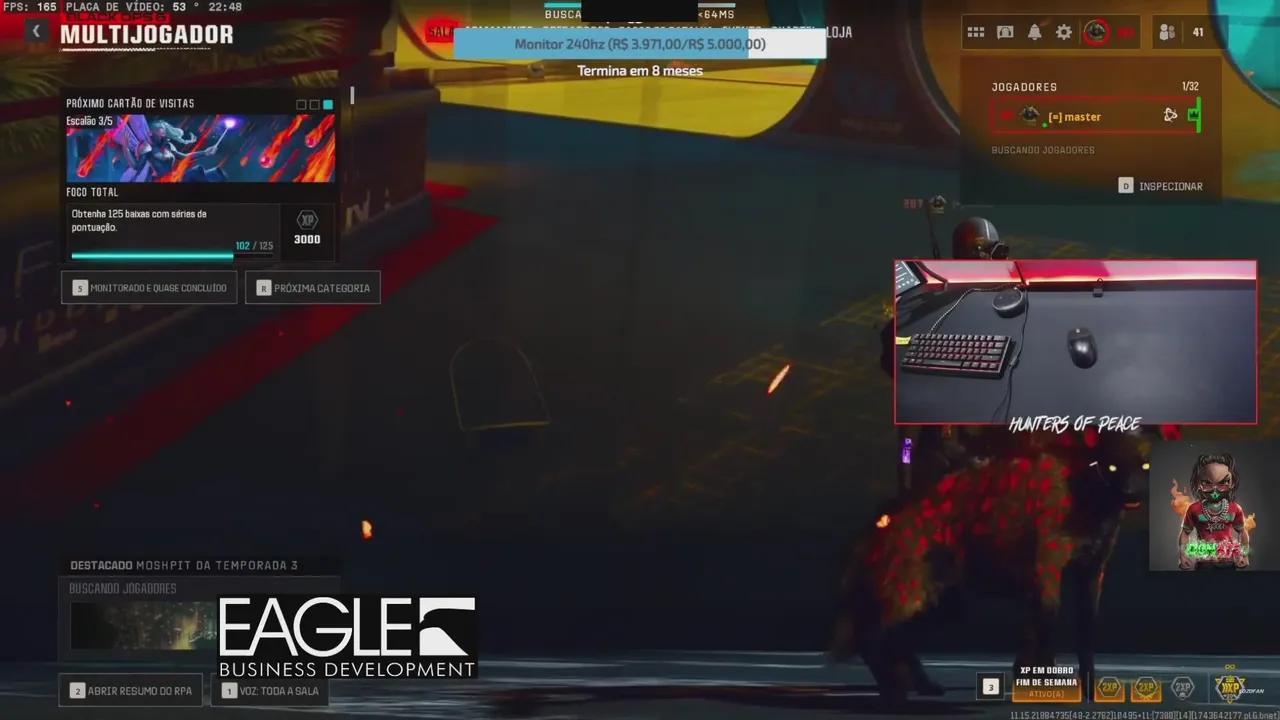Image resolution: width=1280 pixels, height=720 pixels.
Task: Select the calling card thumbnail Escalão 3/5
Action: [200, 148]
